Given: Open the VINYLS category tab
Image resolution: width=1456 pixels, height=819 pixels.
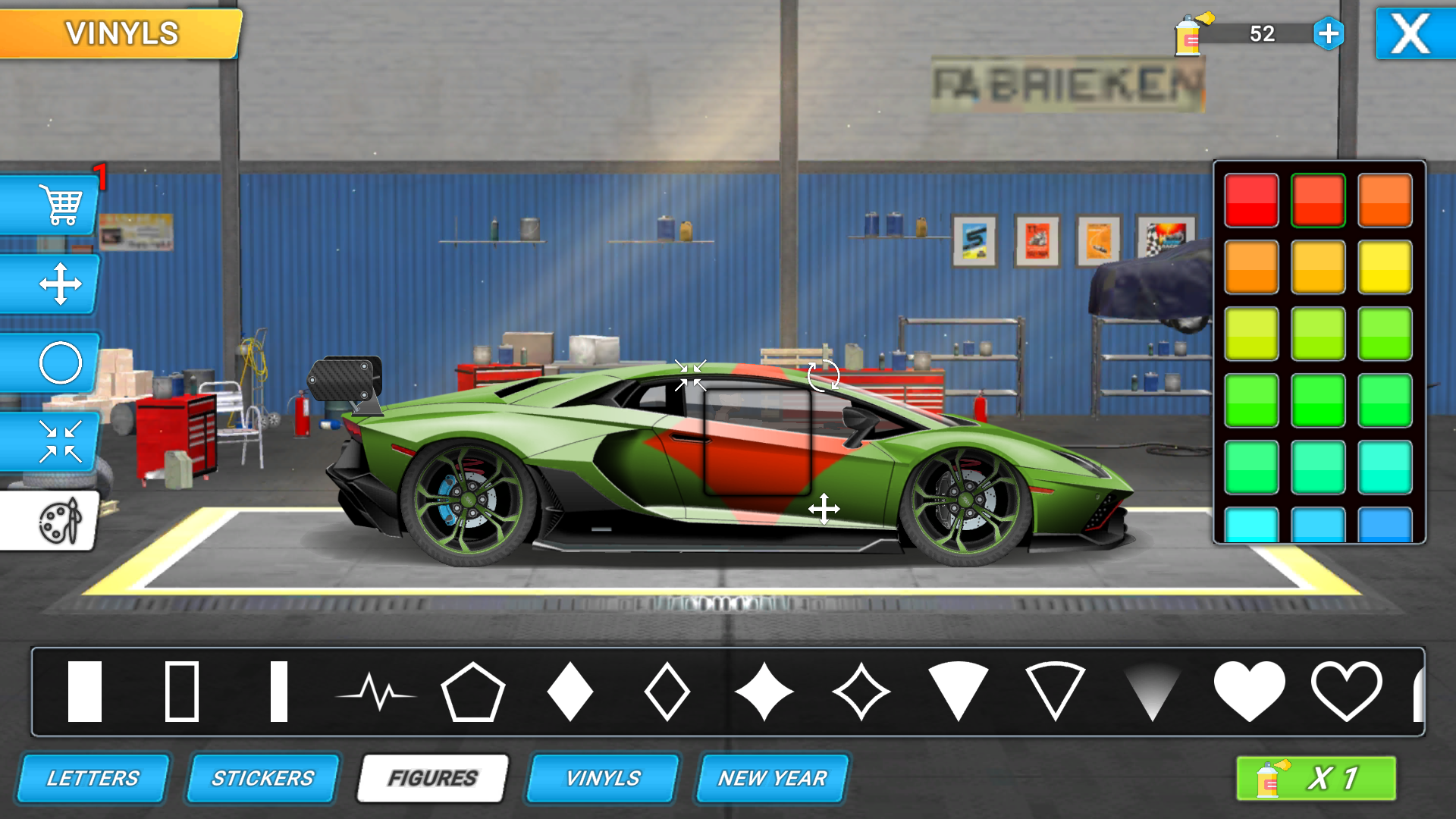Looking at the screenshot, I should pos(602,777).
